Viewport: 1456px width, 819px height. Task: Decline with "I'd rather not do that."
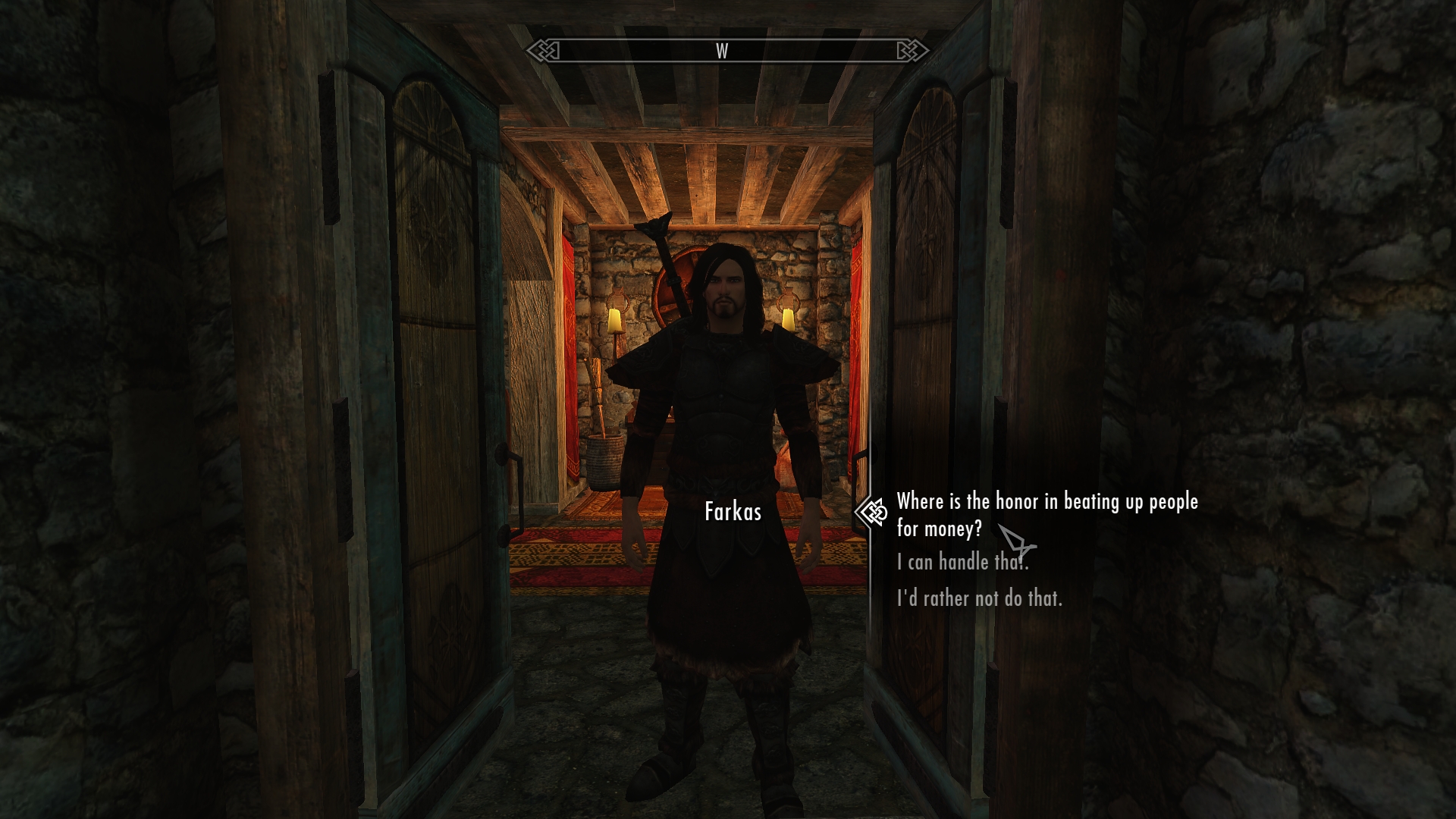pyautogui.click(x=979, y=598)
